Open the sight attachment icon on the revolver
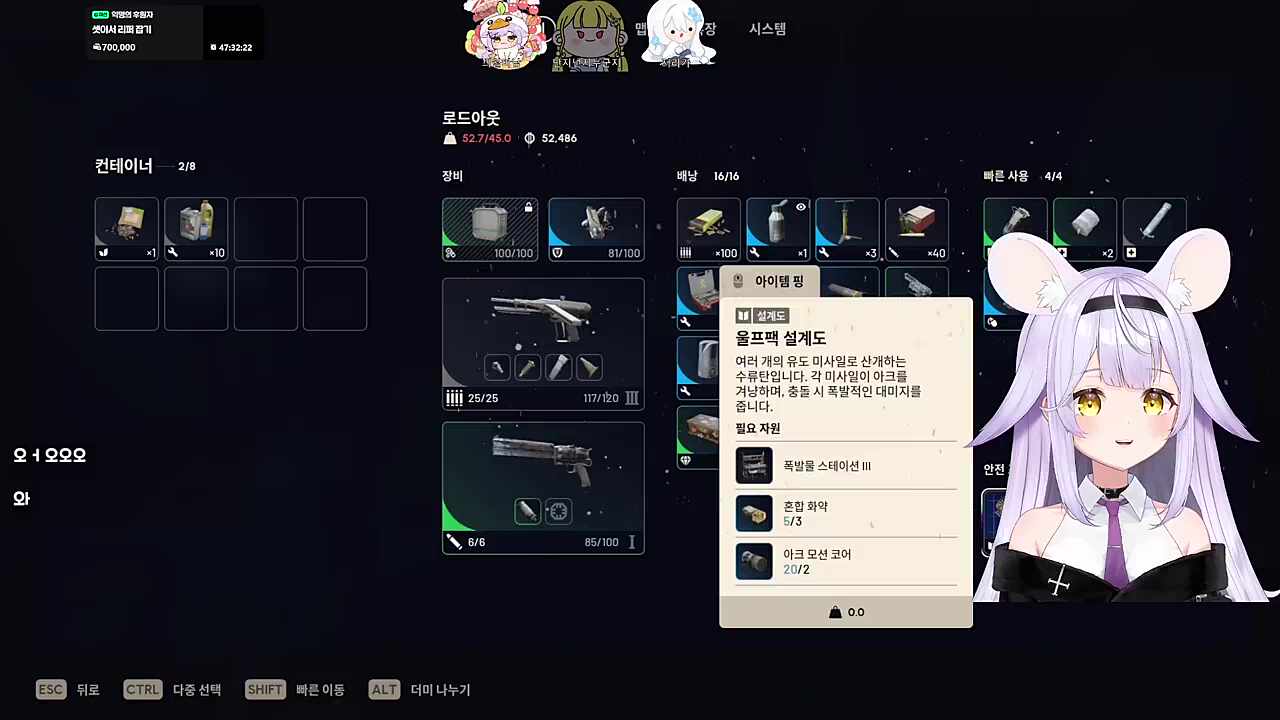Screen dimensions: 1280x720 [558, 511]
